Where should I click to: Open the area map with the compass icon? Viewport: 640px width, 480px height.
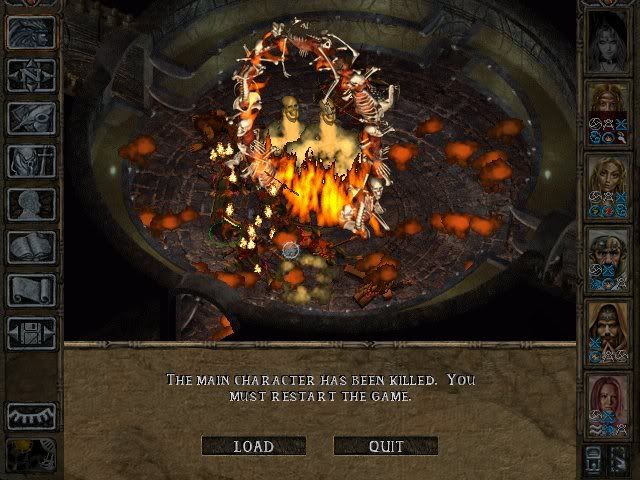(x=31, y=75)
